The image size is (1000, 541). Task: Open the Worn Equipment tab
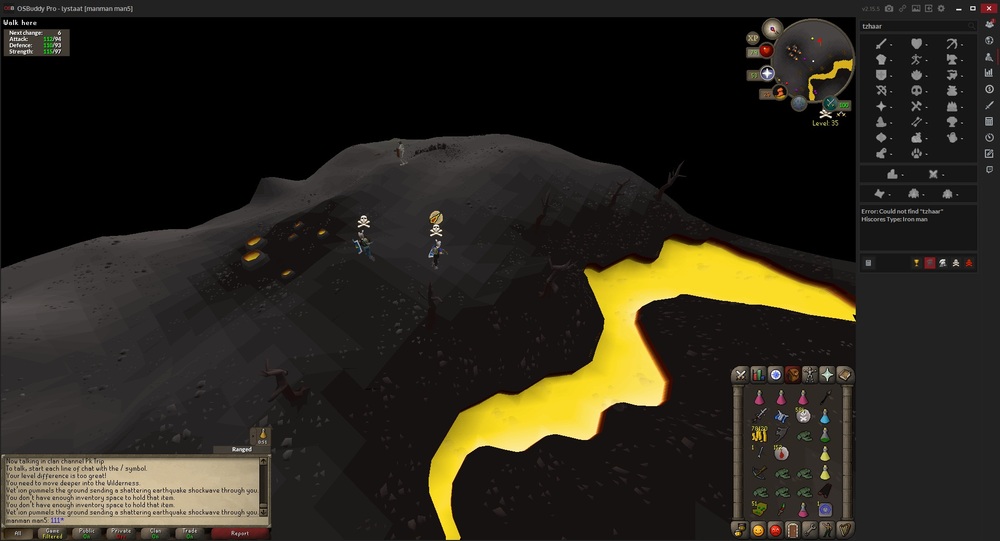click(810, 374)
